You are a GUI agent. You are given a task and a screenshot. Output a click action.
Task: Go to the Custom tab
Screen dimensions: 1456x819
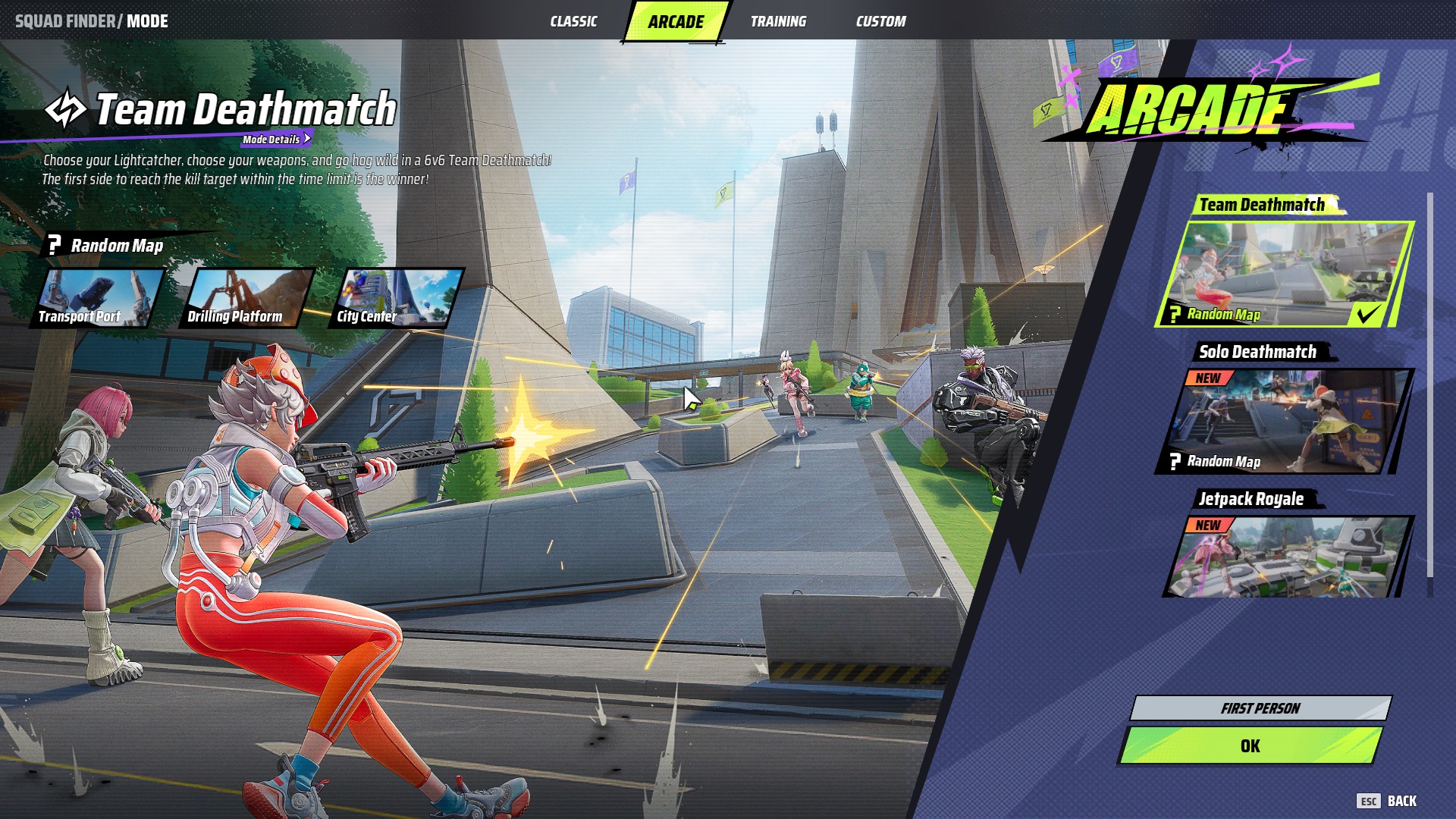click(880, 21)
